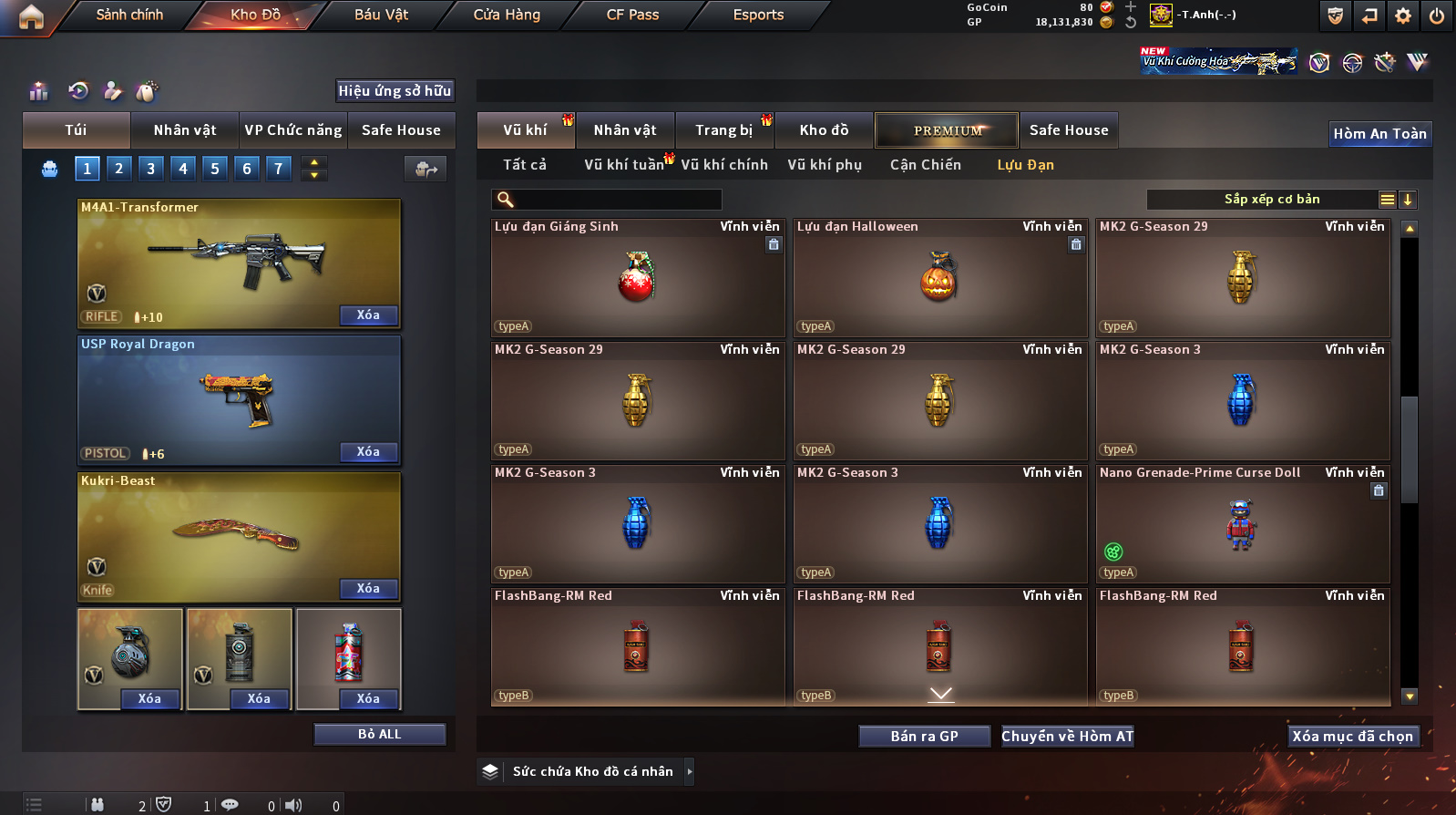
Task: Open the Sảnh chính lobby tab
Action: coord(129,15)
